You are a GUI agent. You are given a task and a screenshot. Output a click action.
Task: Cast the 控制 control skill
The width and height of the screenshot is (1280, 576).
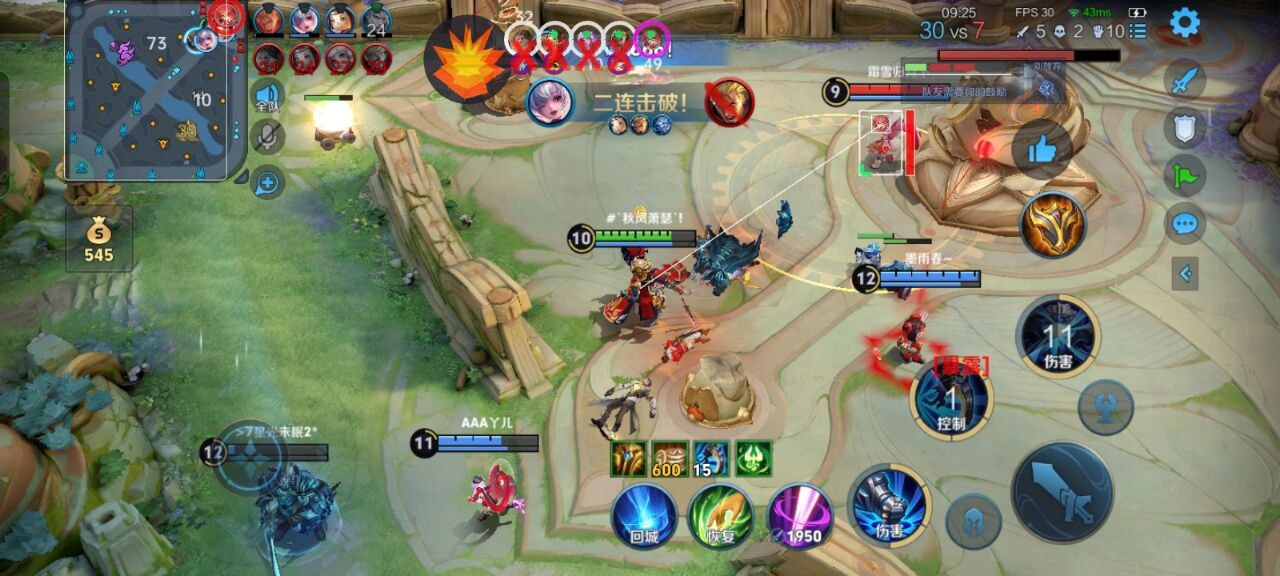951,400
